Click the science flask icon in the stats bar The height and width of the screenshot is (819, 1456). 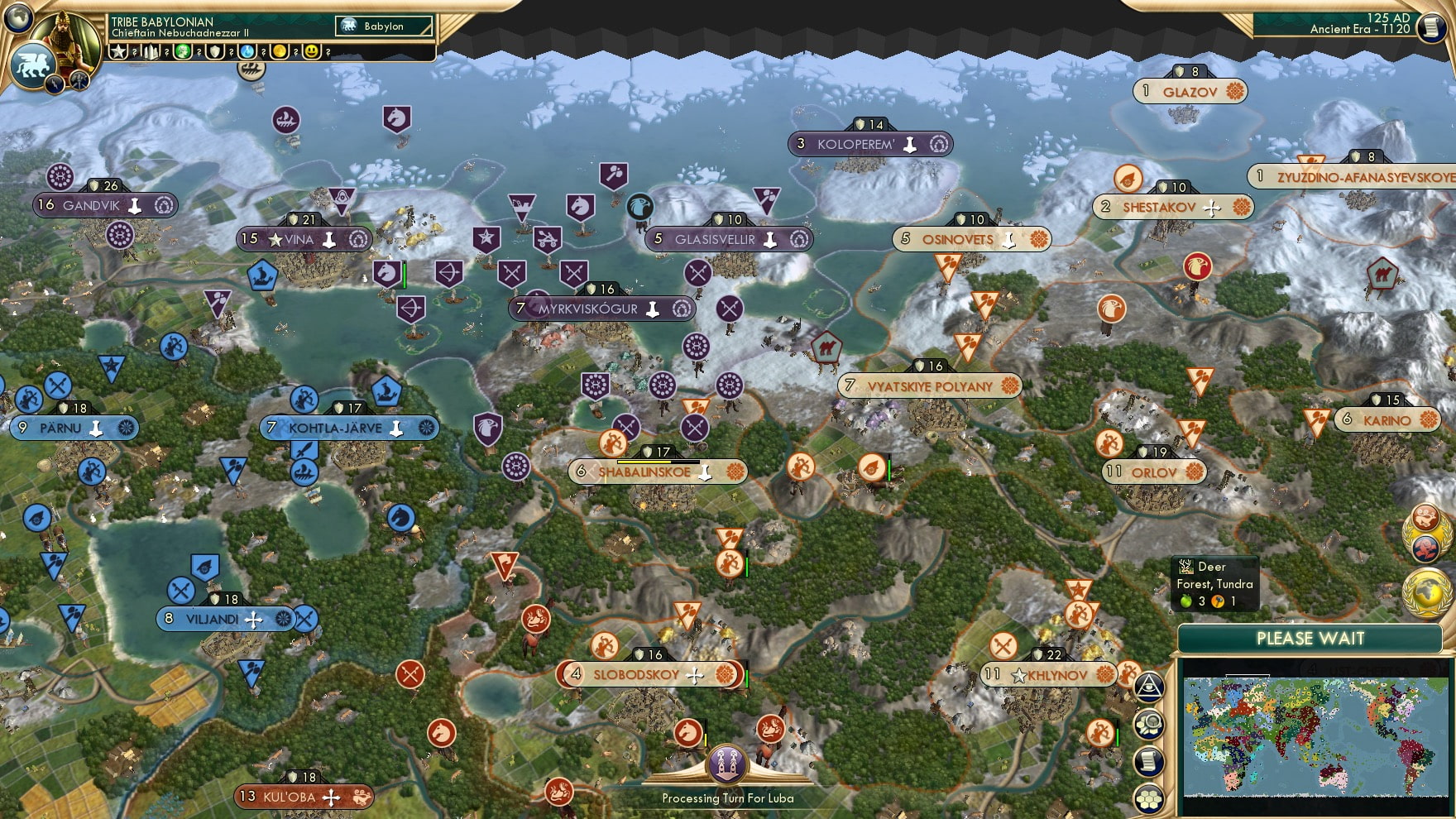pos(246,52)
